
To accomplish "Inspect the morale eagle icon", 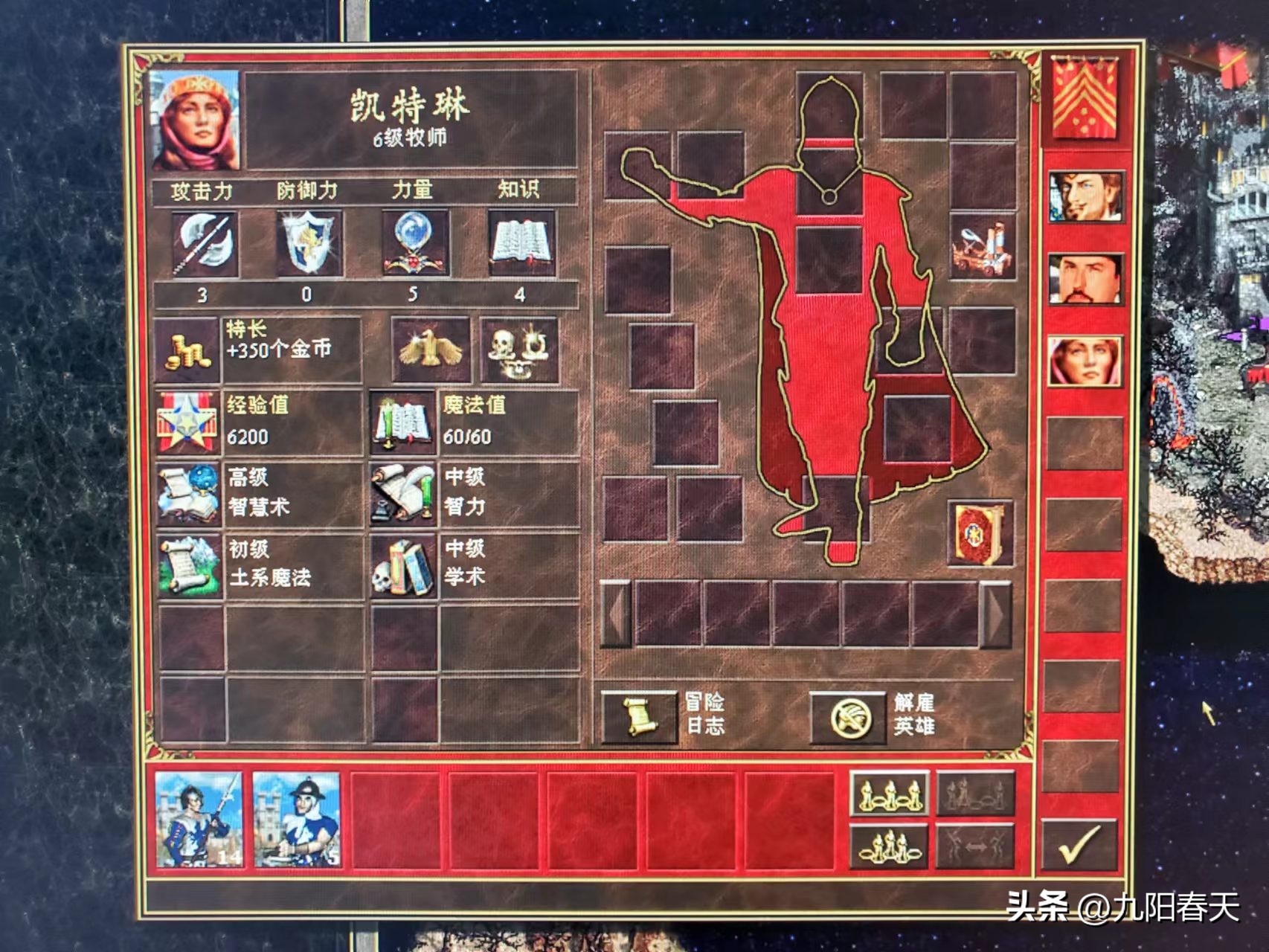I will [x=431, y=350].
